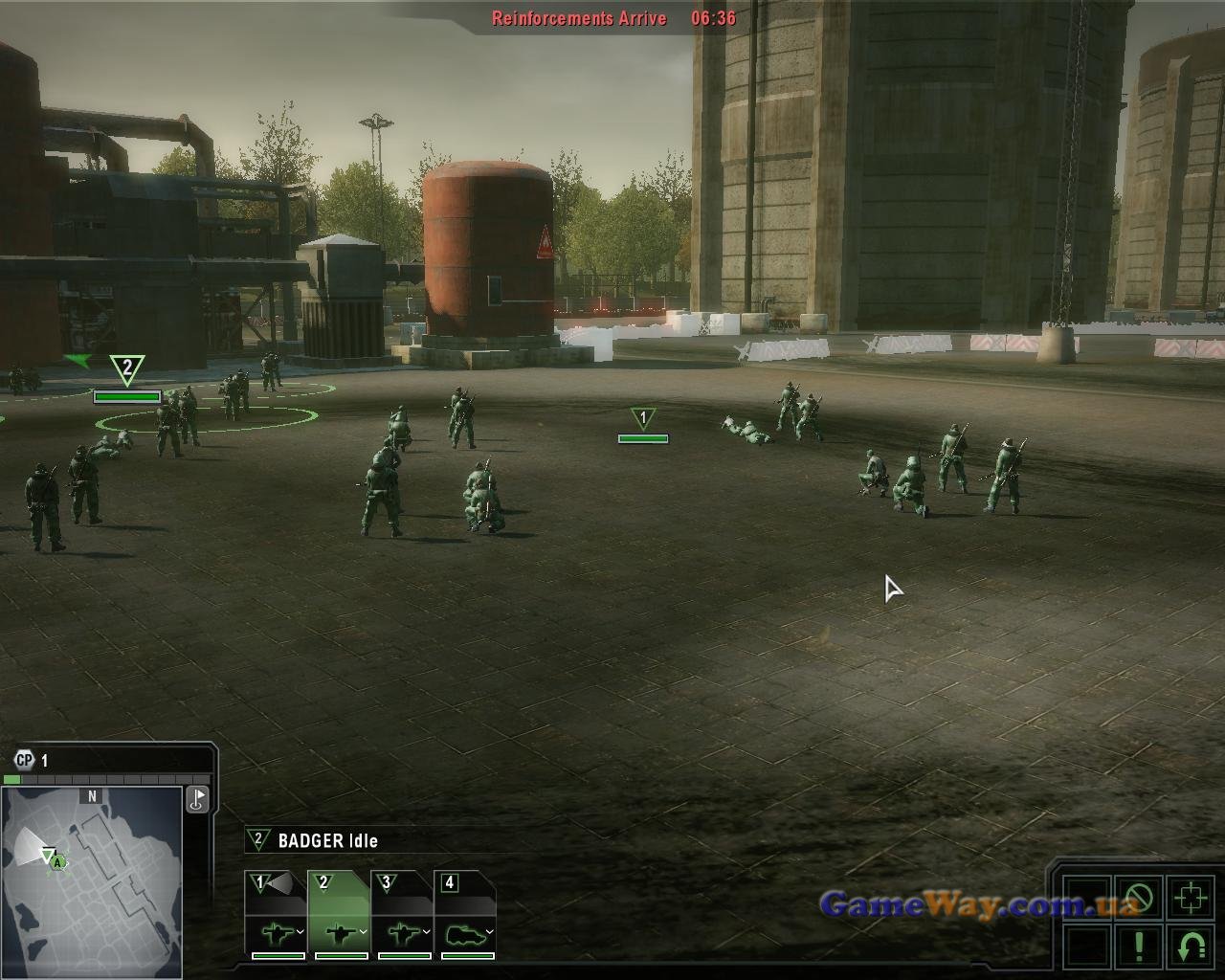The image size is (1225, 980).
Task: Select squad 2 marker above the troops
Action: [x=126, y=369]
